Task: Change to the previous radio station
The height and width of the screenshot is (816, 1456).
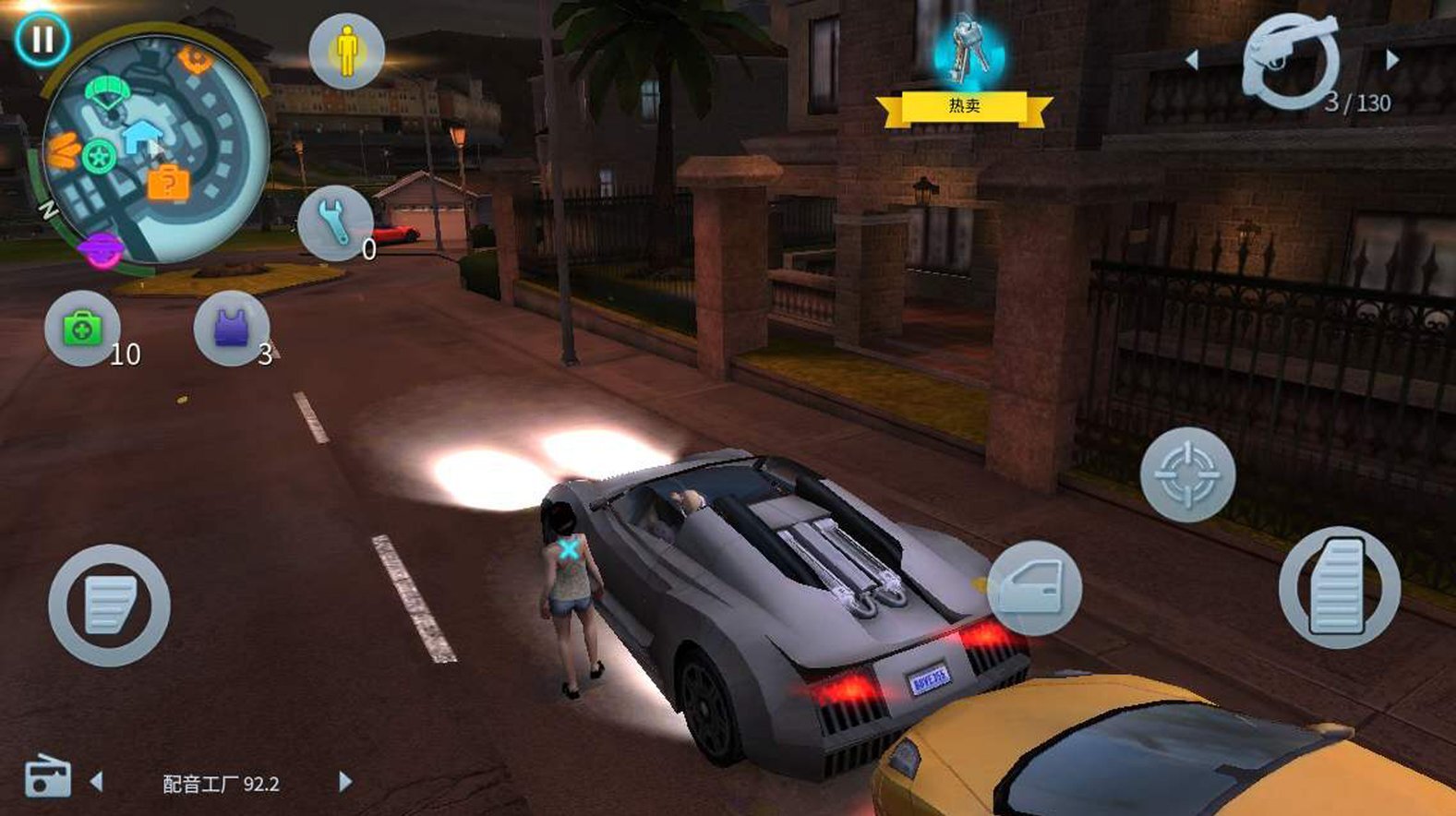Action: pos(97,782)
